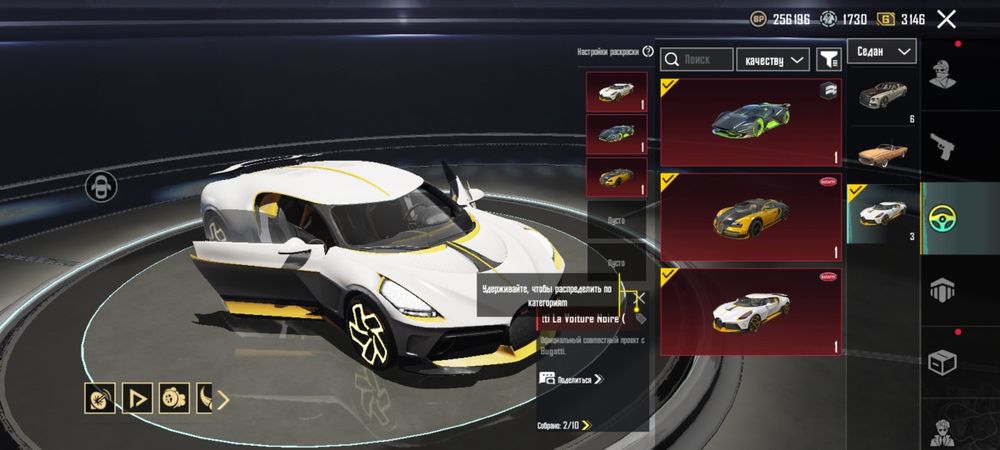Screen dimensions: 1000x450
Task: Share the vehicle via Поделиться
Action: point(572,379)
